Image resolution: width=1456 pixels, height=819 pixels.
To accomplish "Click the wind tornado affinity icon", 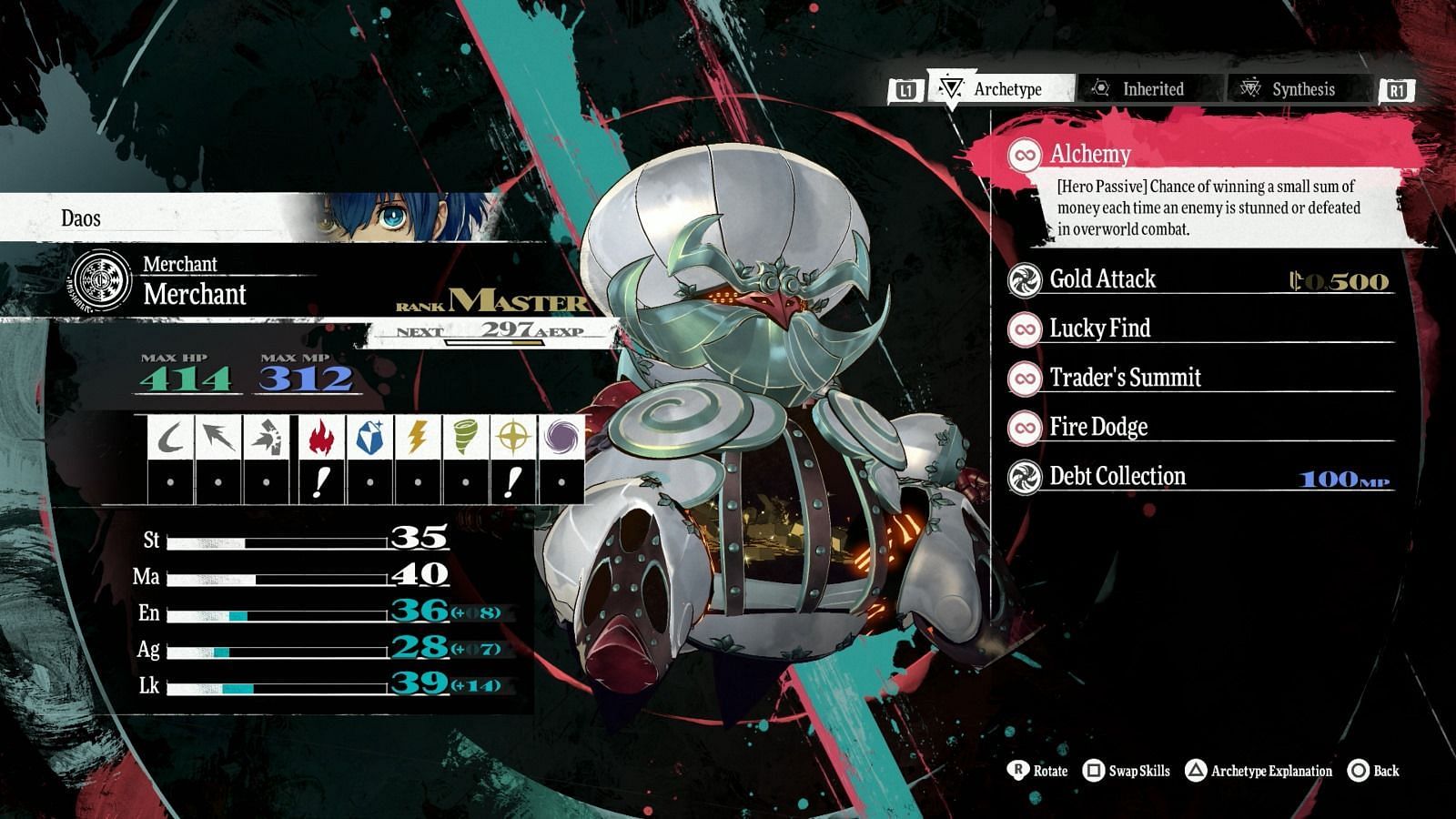I will click(x=465, y=438).
